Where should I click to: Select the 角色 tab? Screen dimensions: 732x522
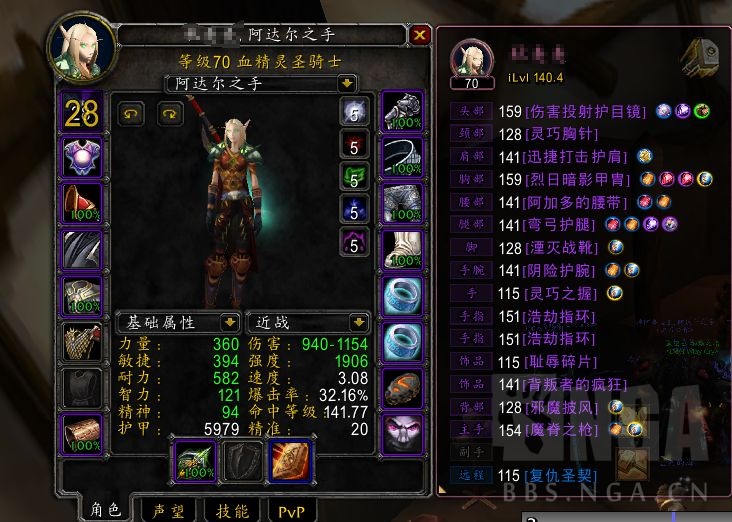(104, 509)
